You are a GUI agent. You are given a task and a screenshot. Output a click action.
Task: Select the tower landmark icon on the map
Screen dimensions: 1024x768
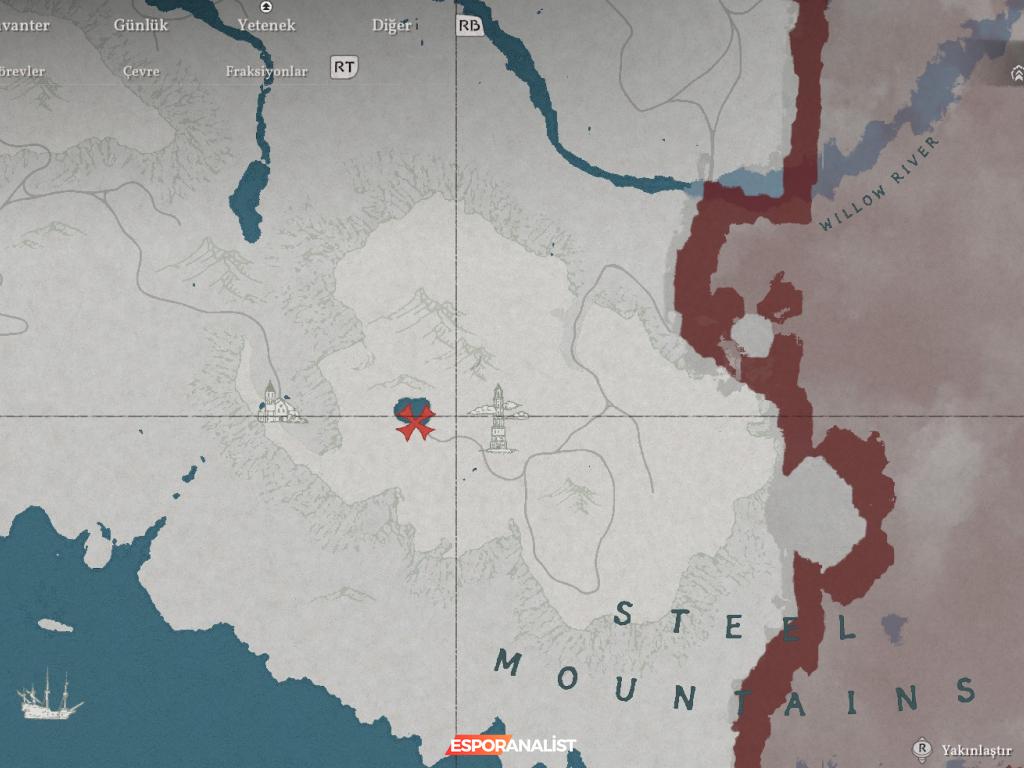click(498, 418)
